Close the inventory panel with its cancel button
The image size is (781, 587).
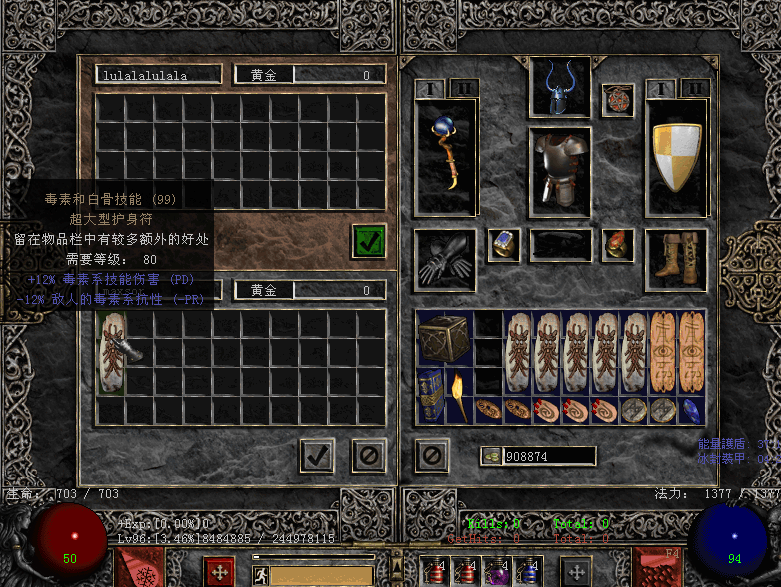coord(431,456)
